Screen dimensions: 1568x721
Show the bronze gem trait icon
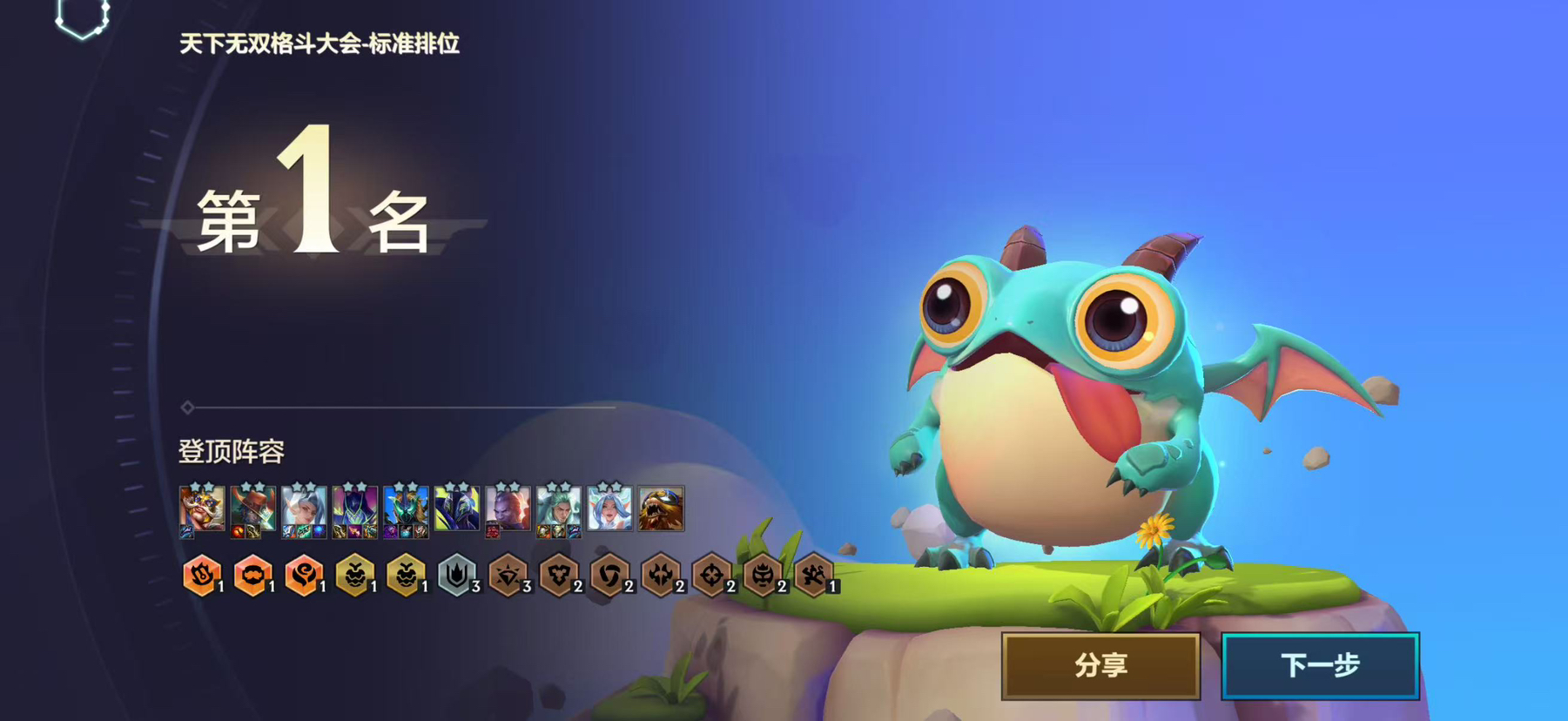(508, 576)
